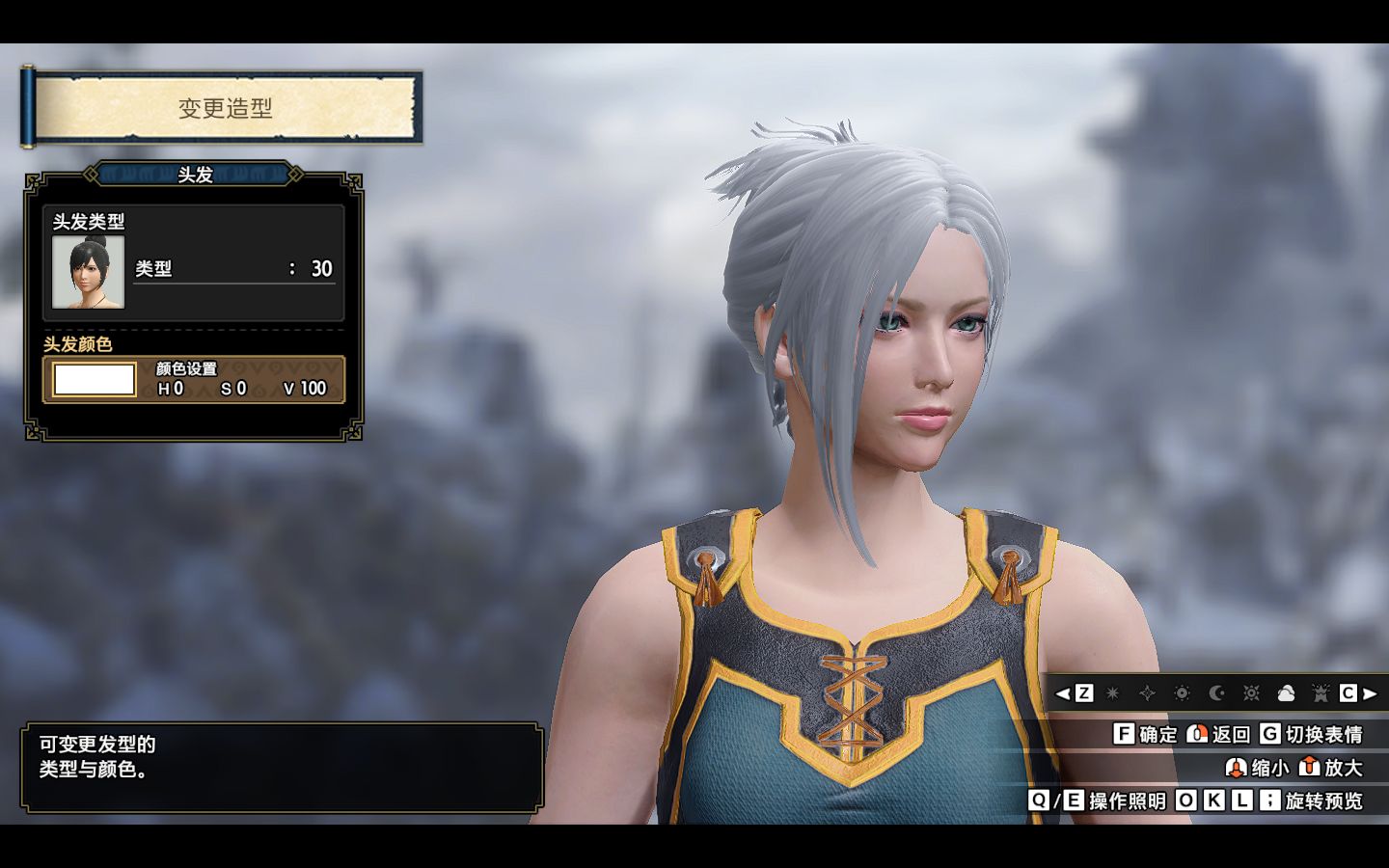Select the monster den lighting icon

point(1319,693)
